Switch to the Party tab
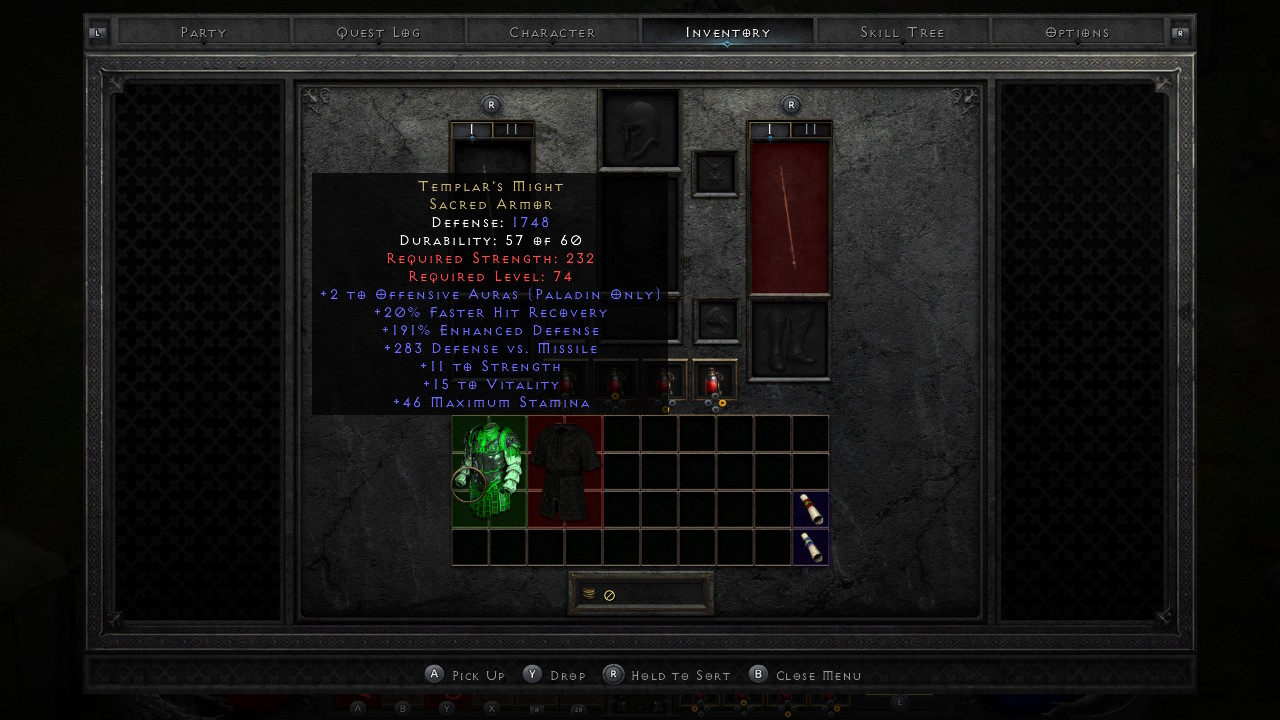 (x=204, y=32)
